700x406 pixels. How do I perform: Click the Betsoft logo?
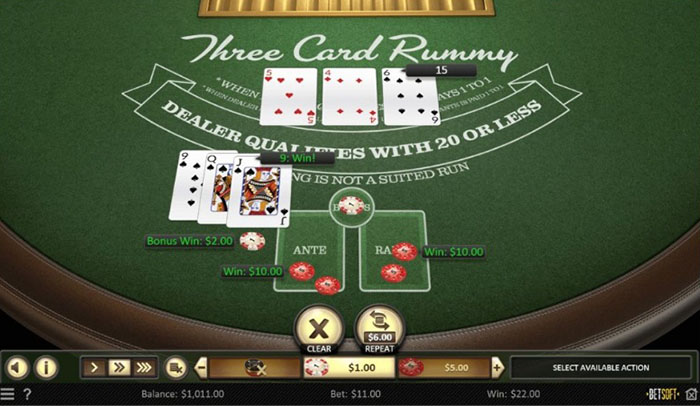(x=663, y=394)
